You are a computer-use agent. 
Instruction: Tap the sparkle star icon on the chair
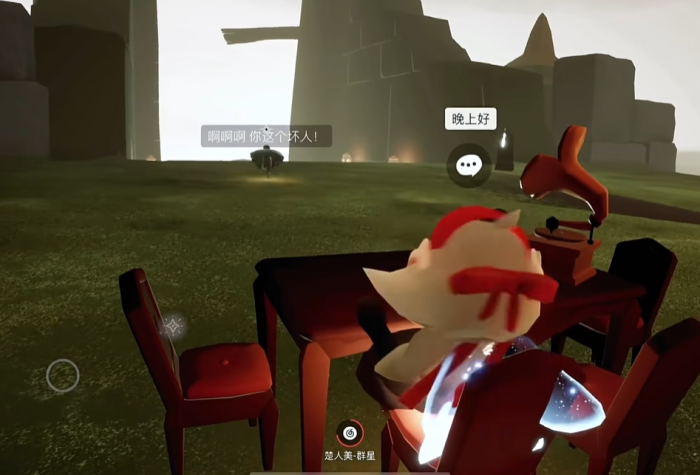(174, 326)
